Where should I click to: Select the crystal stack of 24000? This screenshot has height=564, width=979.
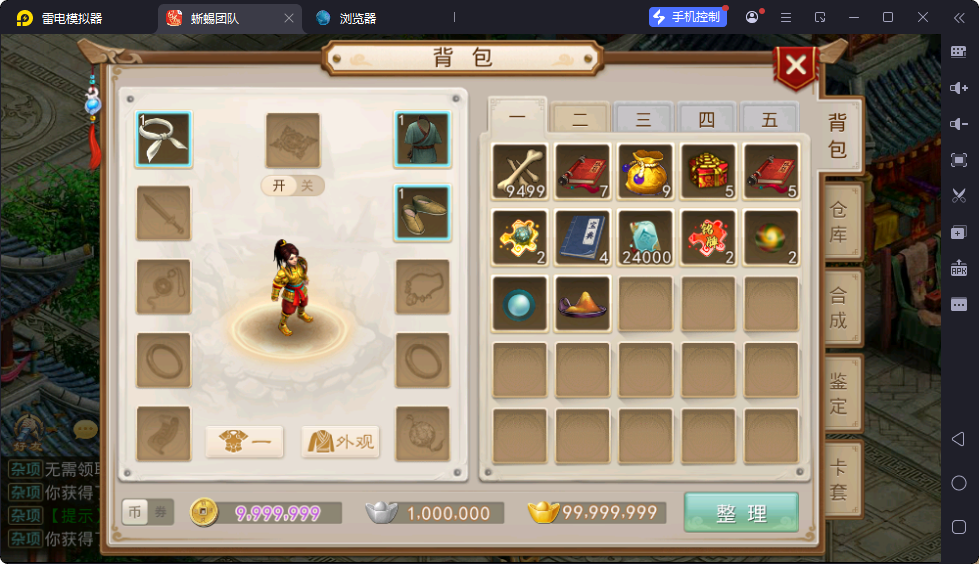click(x=645, y=237)
